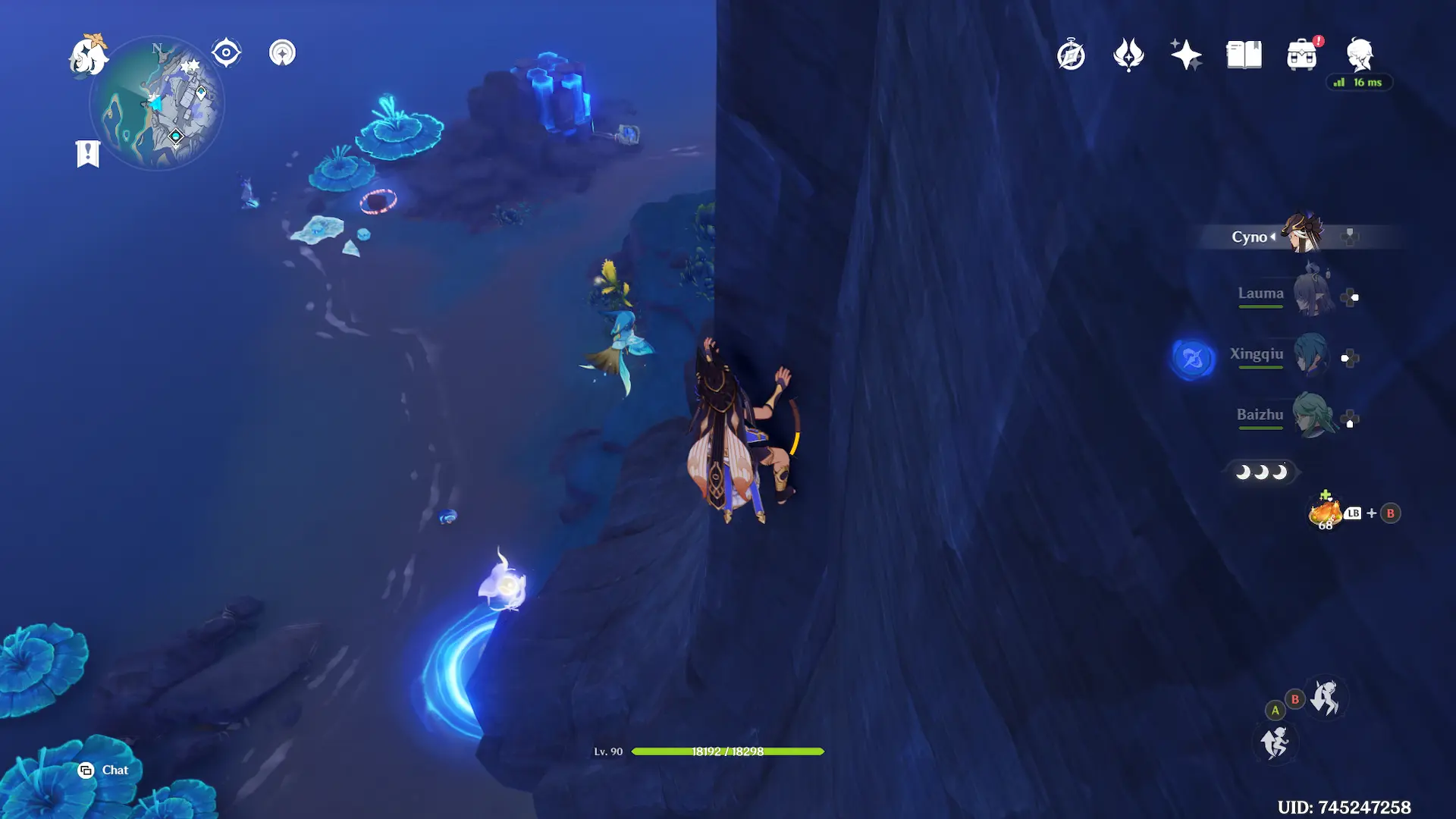Open the quest banner exclamation icon
This screenshot has height=819, width=1456.
tap(88, 153)
